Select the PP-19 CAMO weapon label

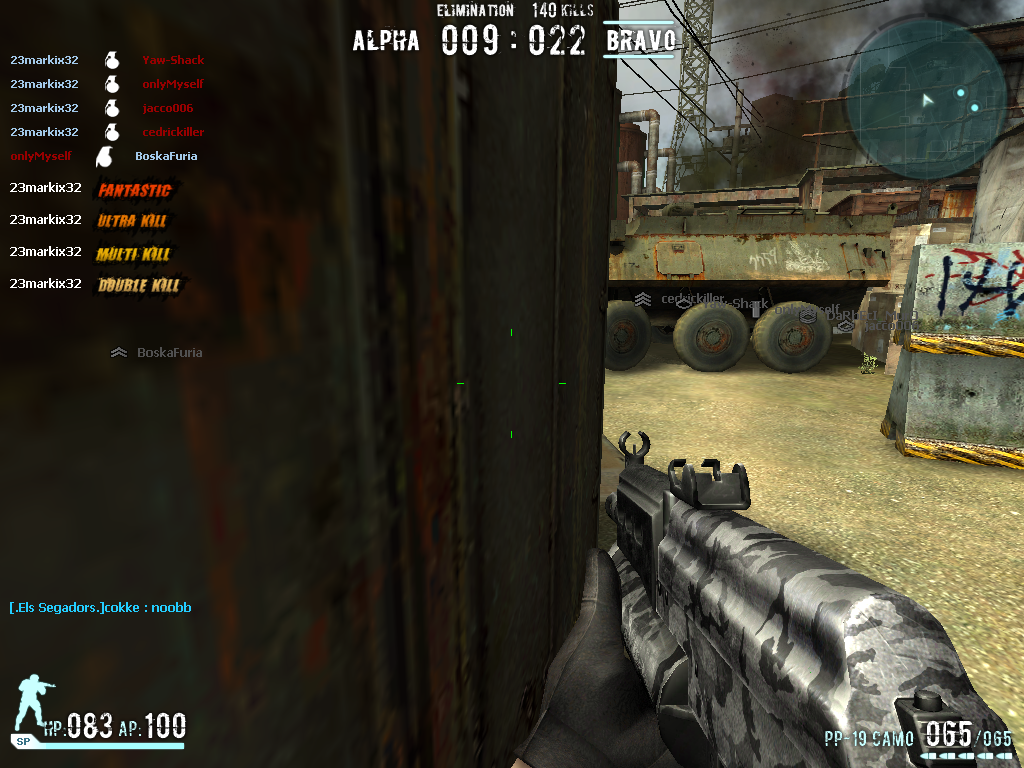point(869,740)
